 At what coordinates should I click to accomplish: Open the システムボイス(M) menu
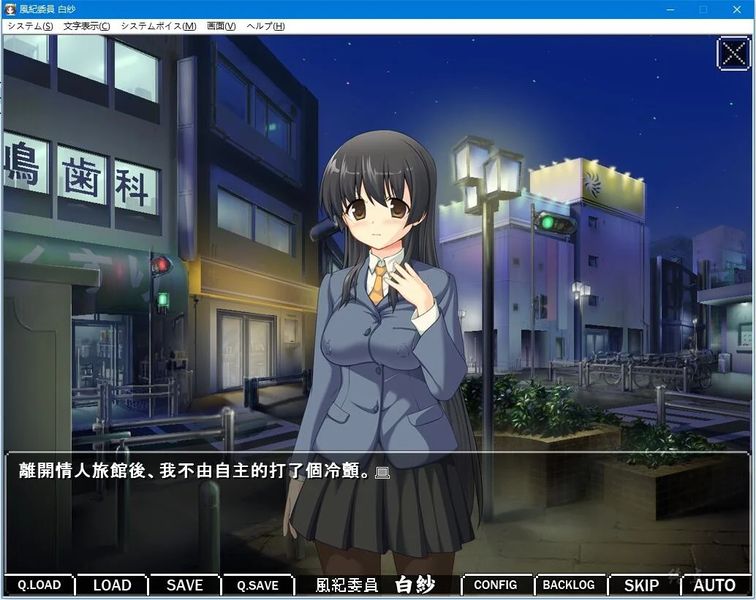point(158,26)
